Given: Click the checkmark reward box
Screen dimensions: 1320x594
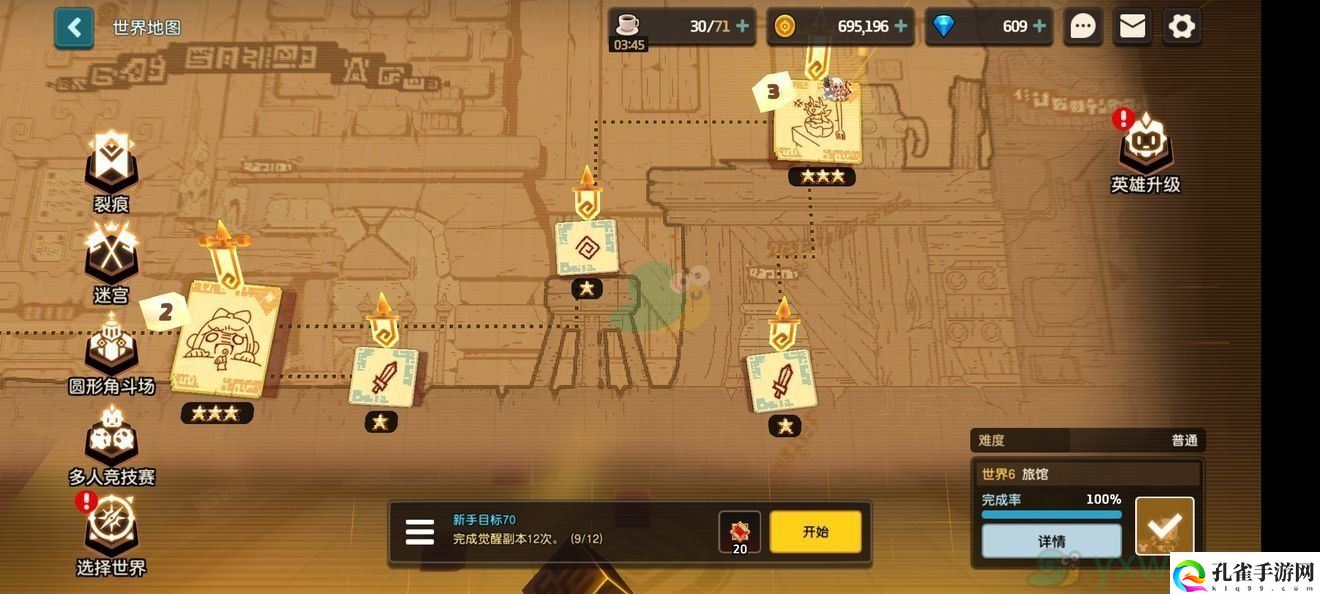Looking at the screenshot, I should [1165, 525].
